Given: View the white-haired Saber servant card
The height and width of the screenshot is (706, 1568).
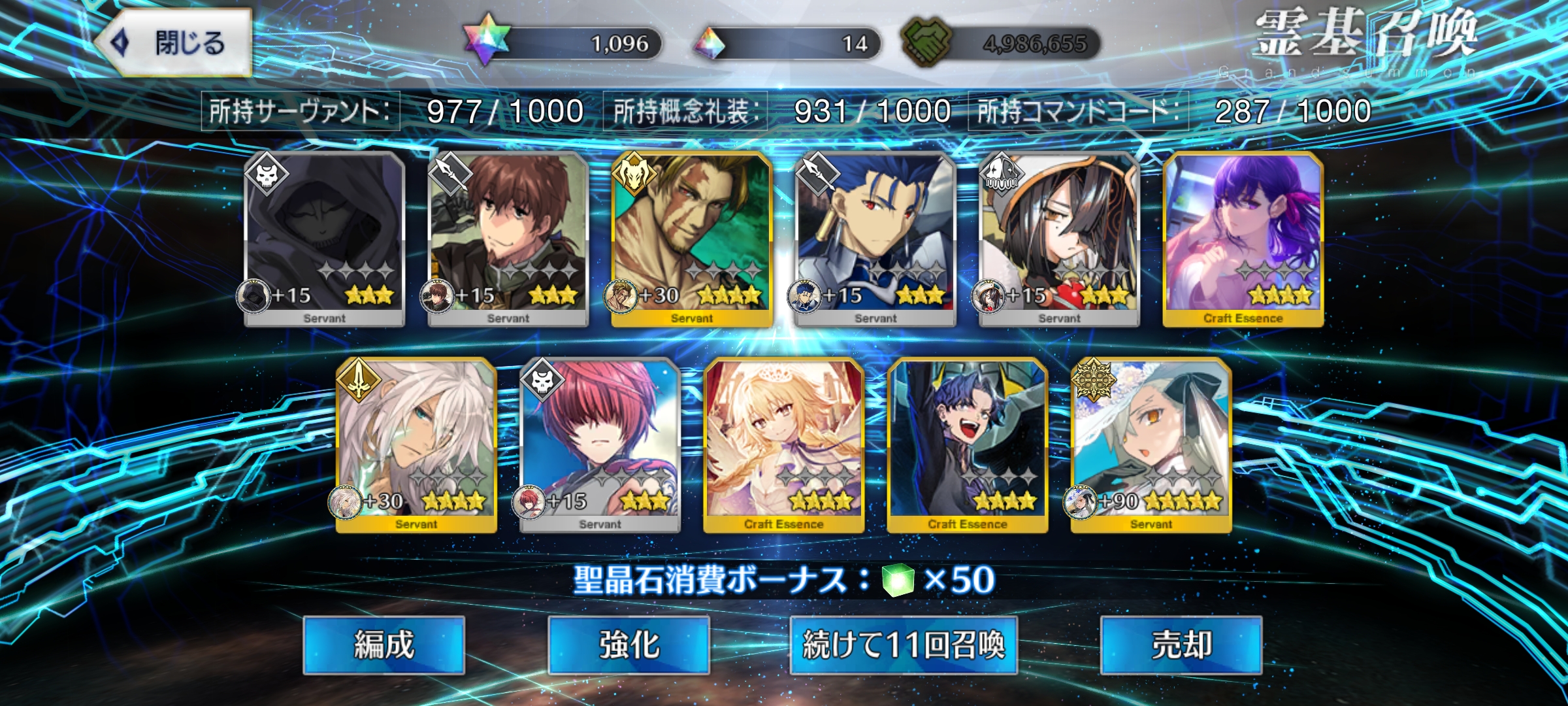Looking at the screenshot, I should [416, 445].
